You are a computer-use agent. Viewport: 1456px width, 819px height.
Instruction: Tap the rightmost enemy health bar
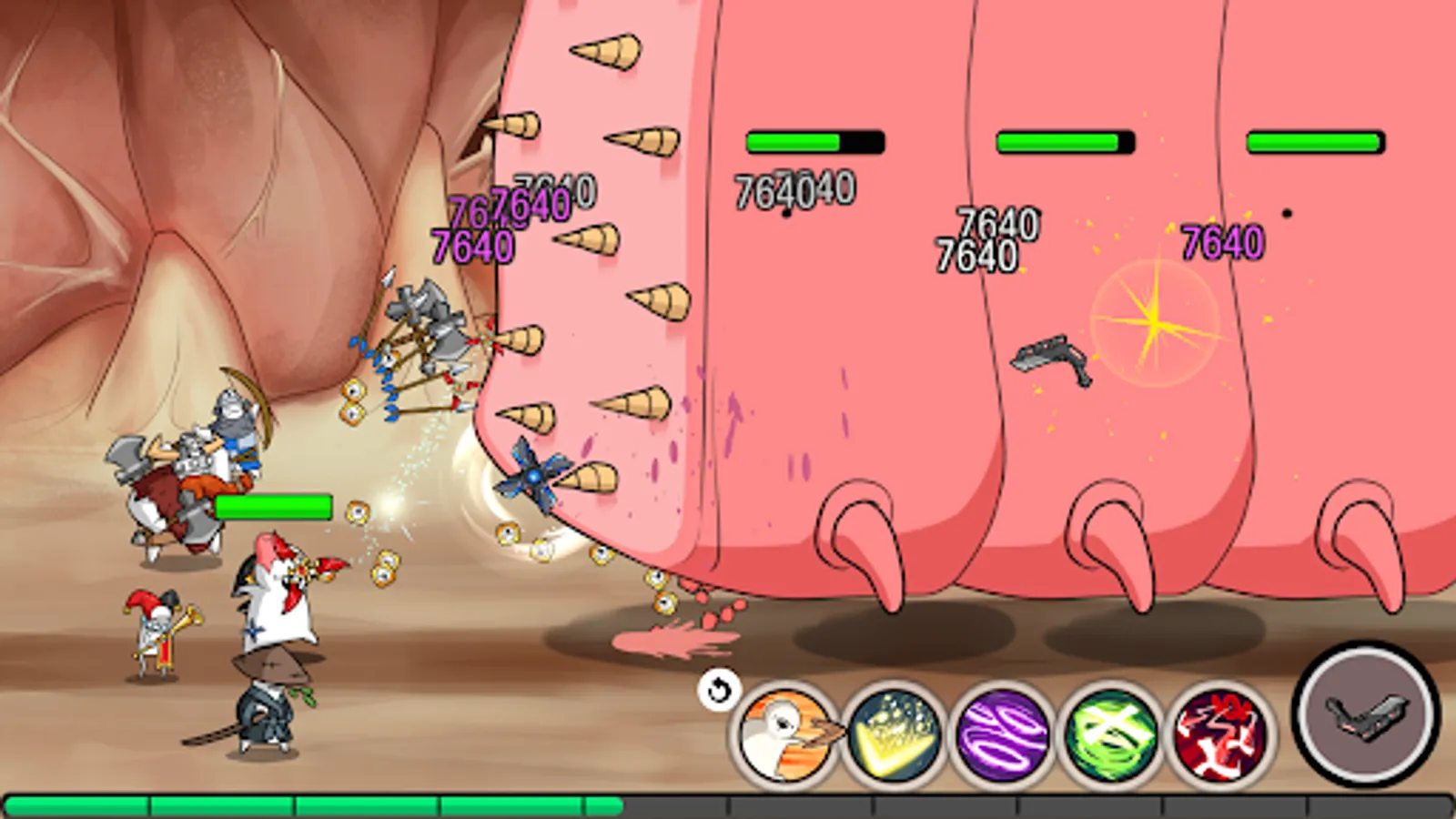tap(1314, 139)
